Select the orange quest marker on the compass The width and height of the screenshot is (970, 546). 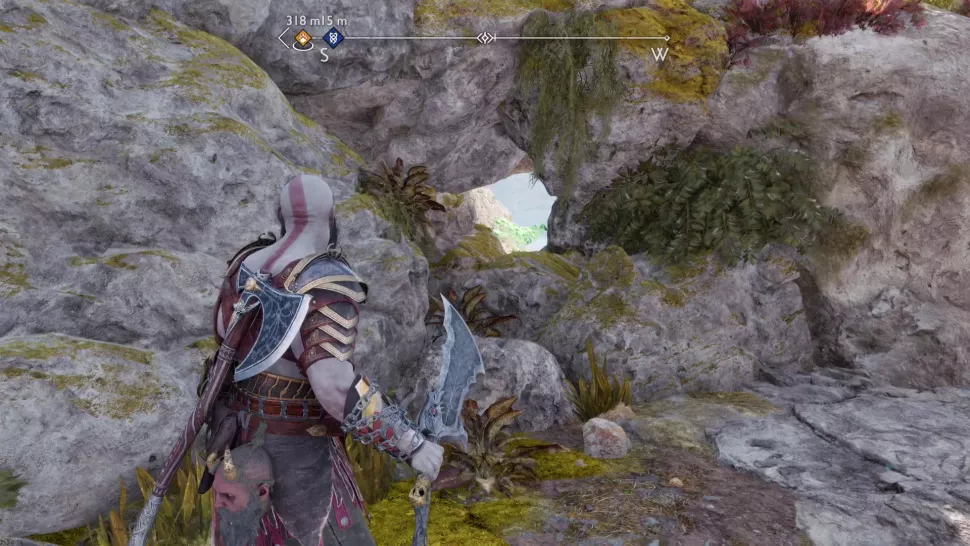(x=301, y=38)
